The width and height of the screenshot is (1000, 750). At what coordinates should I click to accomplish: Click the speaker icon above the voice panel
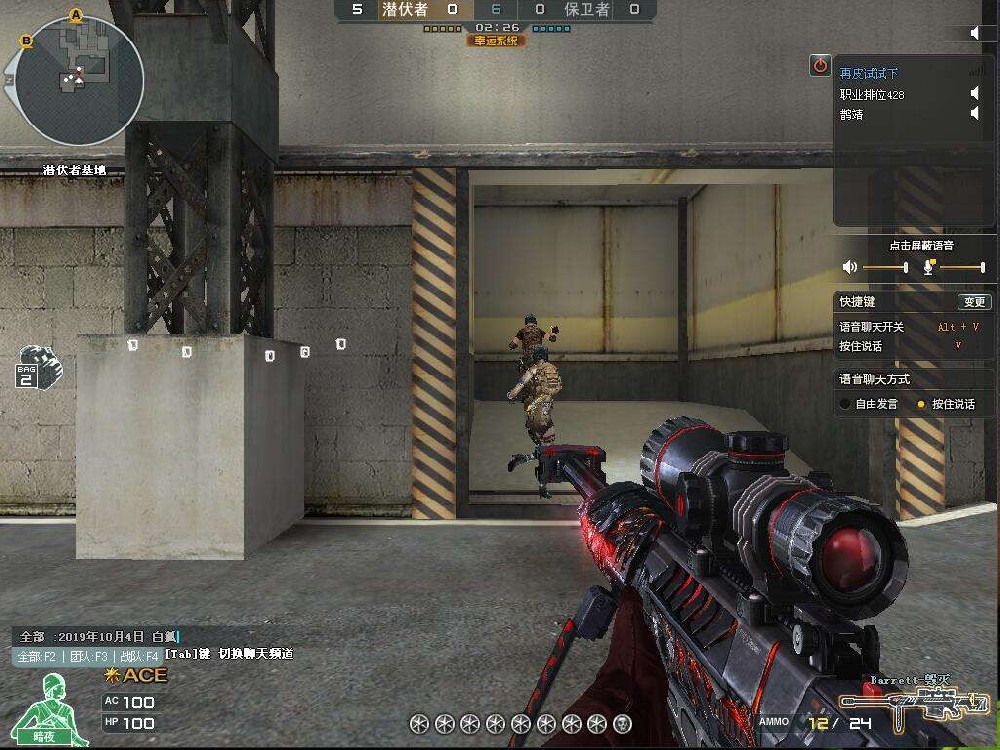[x=976, y=33]
